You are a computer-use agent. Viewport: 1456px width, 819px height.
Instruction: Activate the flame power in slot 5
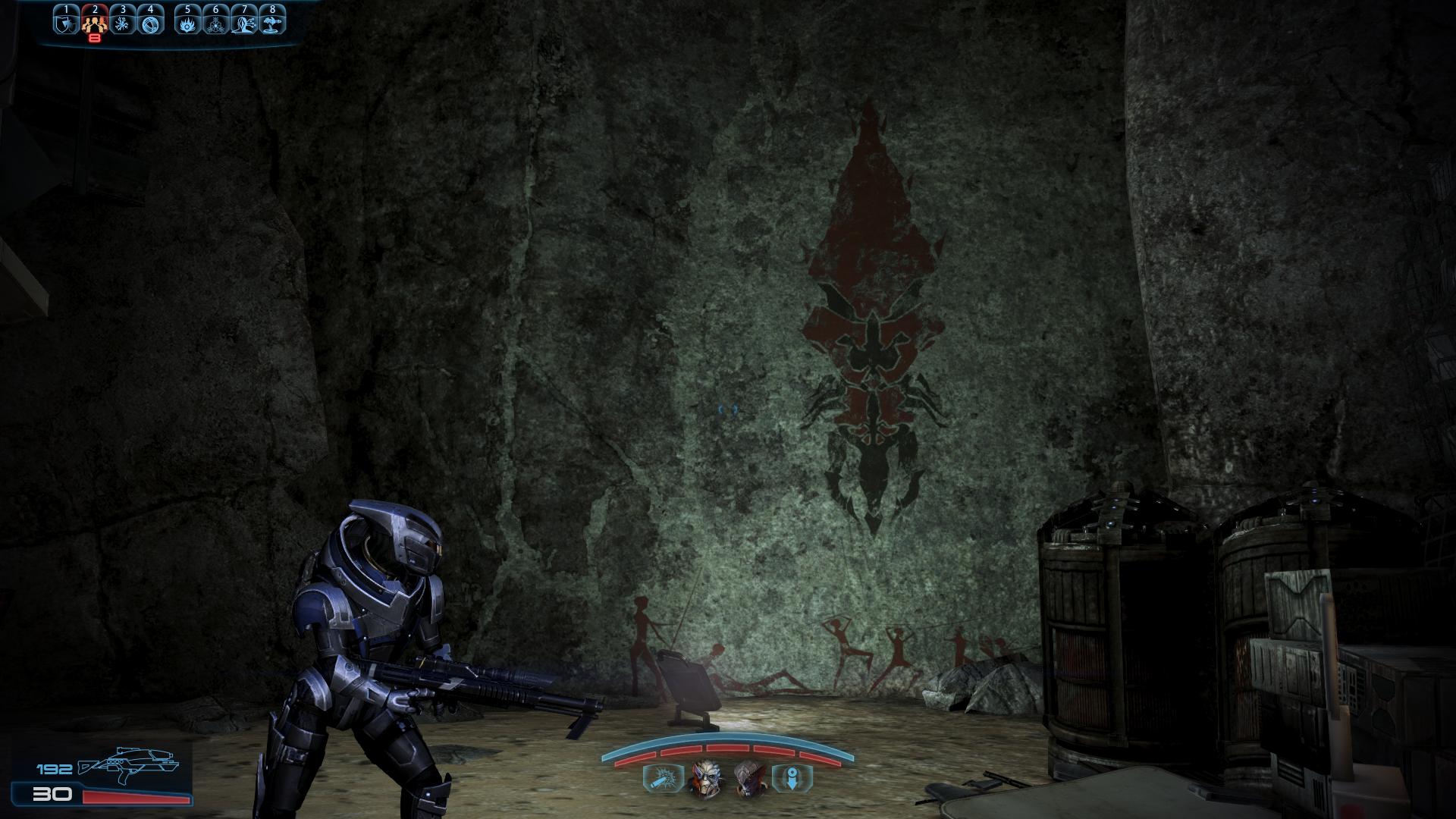coord(187,23)
